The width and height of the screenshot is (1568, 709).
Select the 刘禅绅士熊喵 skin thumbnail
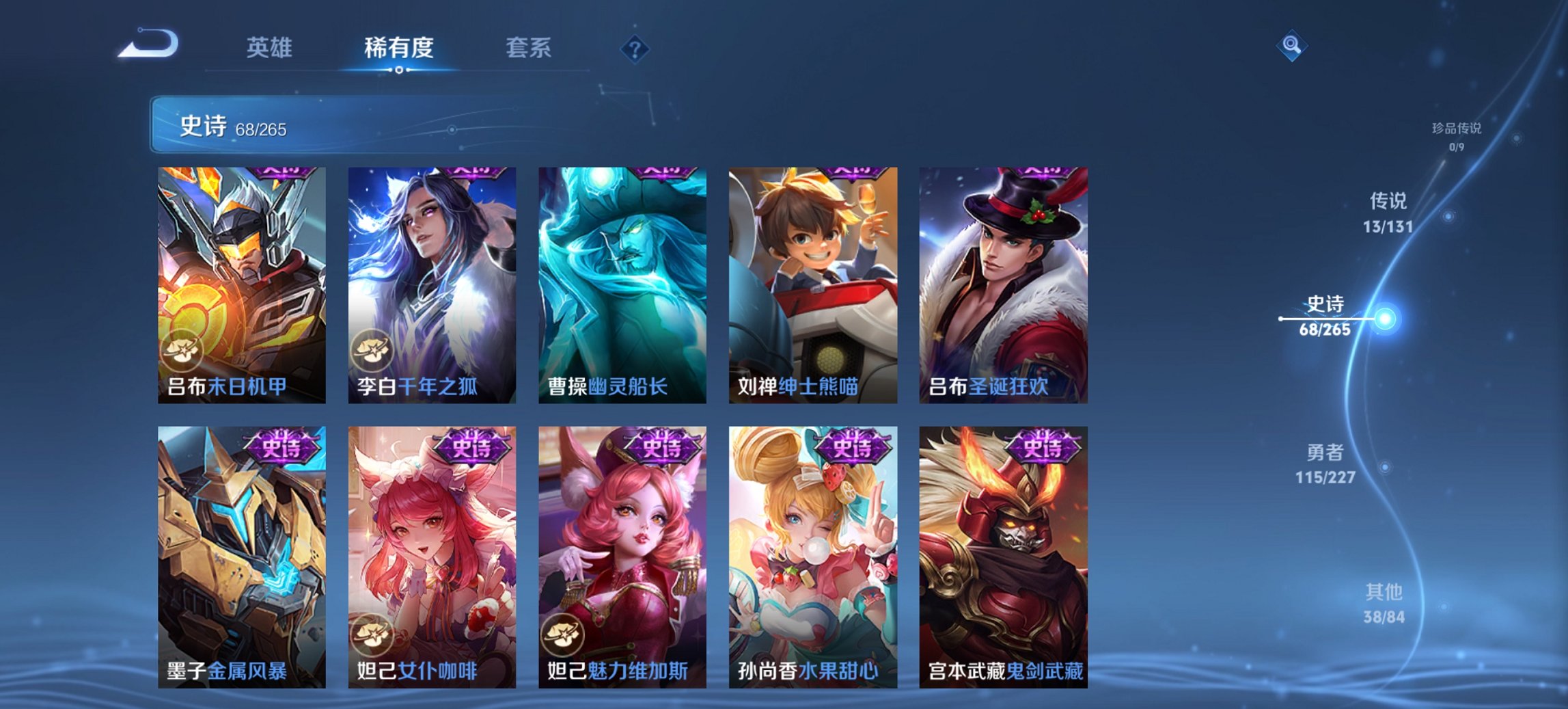tap(813, 273)
